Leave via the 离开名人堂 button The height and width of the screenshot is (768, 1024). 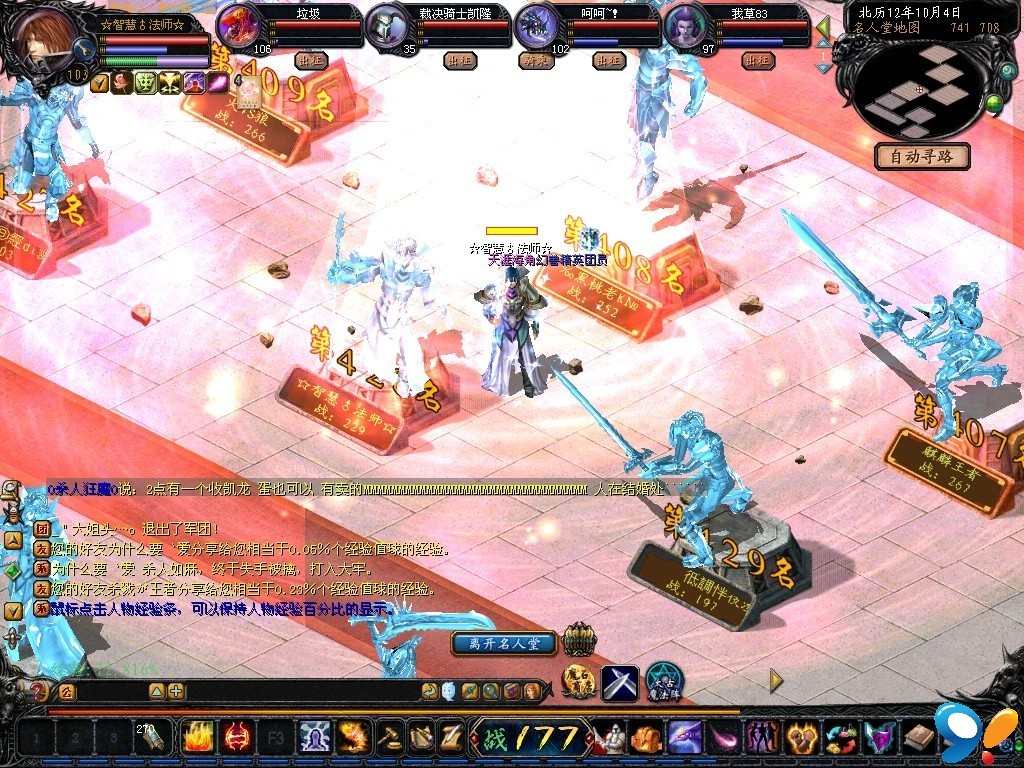504,643
